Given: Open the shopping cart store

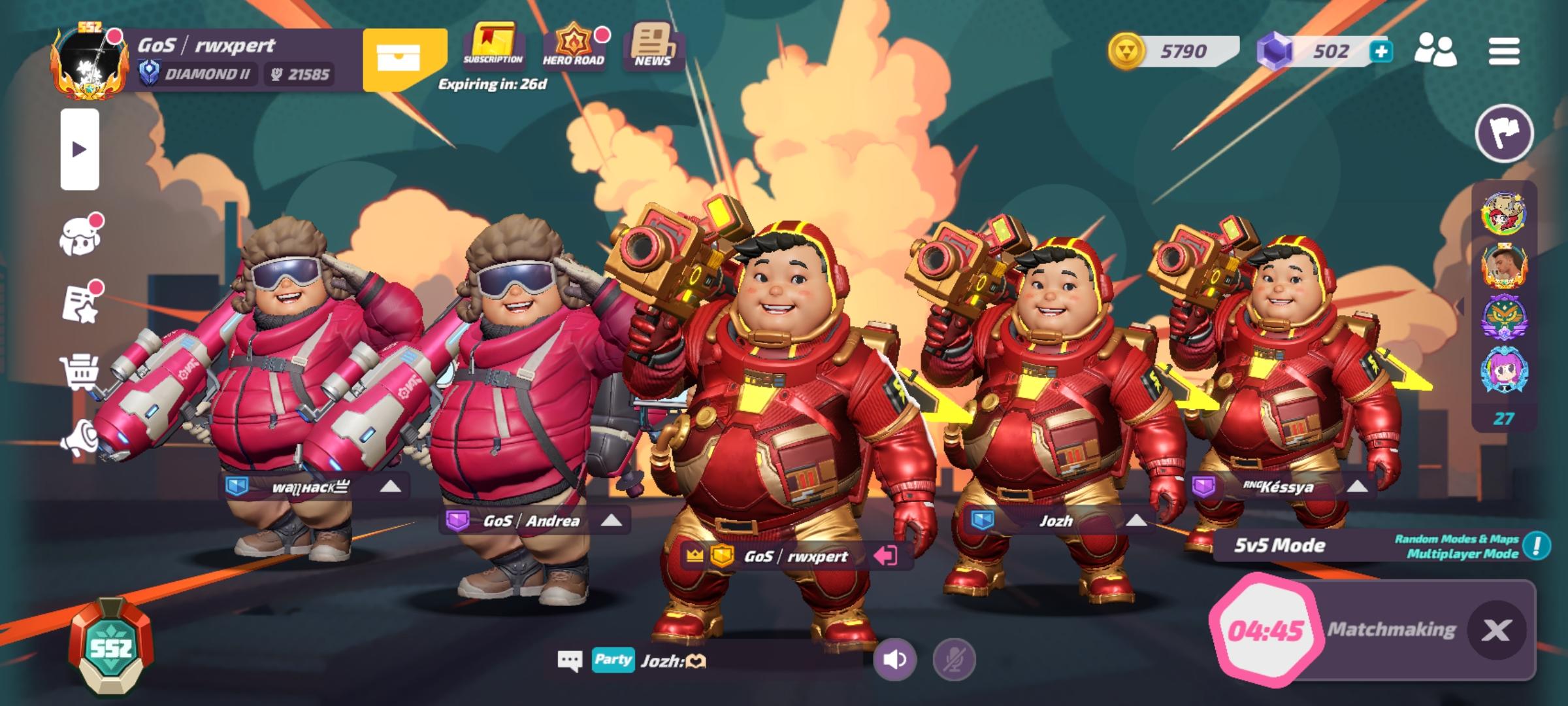Looking at the screenshot, I should pyautogui.click(x=80, y=373).
